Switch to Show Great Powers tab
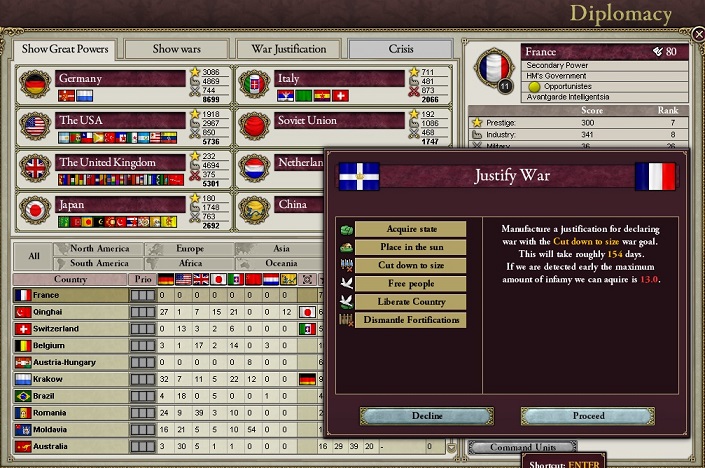The image size is (705, 468). [x=64, y=48]
